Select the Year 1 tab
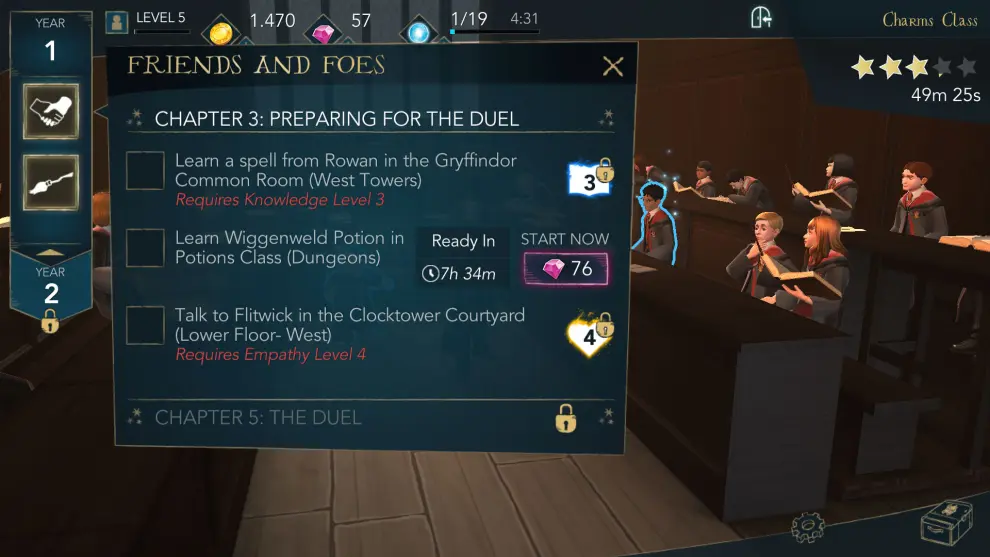This screenshot has width=990, height=557. tap(50, 40)
